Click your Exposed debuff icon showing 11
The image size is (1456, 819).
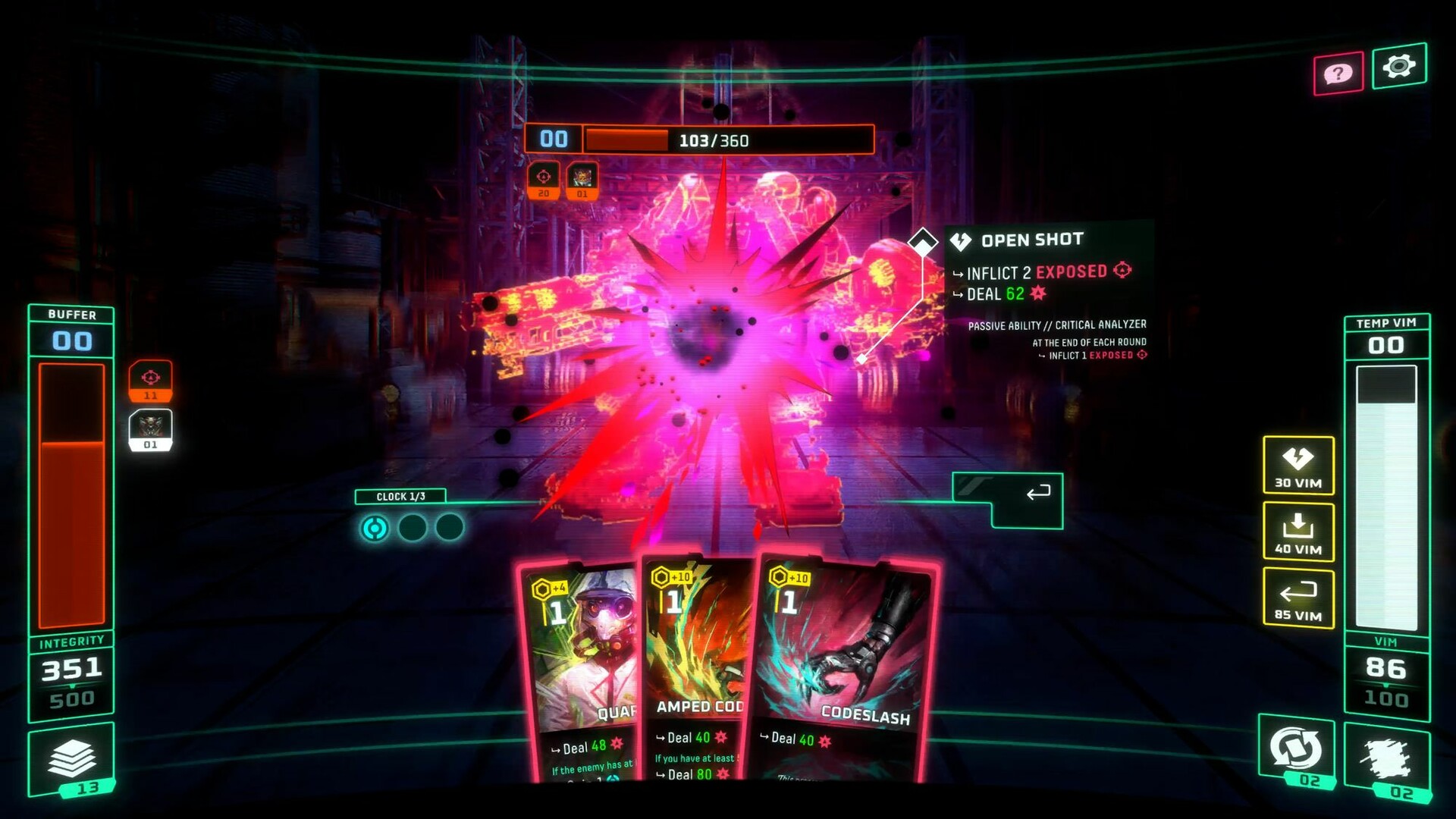pos(151,381)
